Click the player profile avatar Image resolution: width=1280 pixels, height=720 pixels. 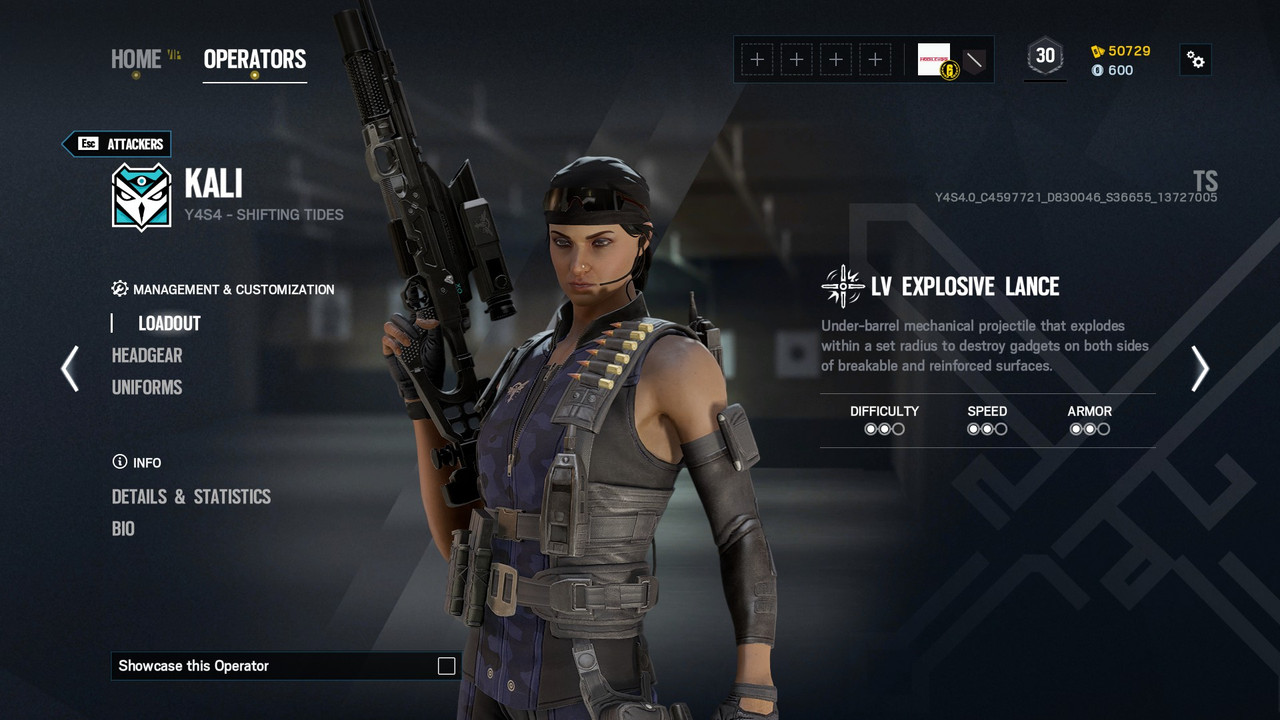(934, 59)
